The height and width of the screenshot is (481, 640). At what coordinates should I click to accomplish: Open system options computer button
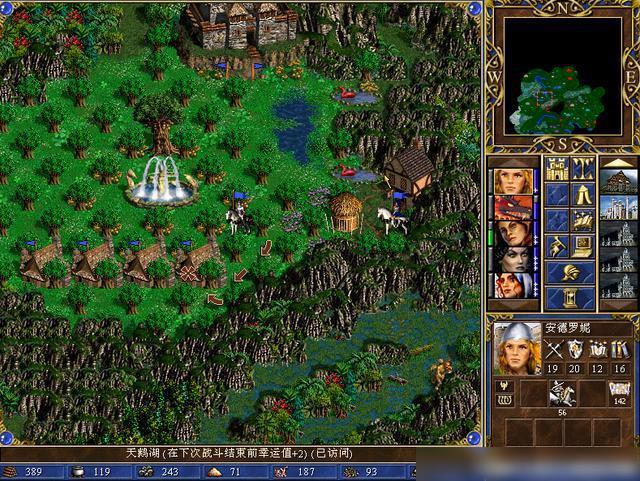582,246
